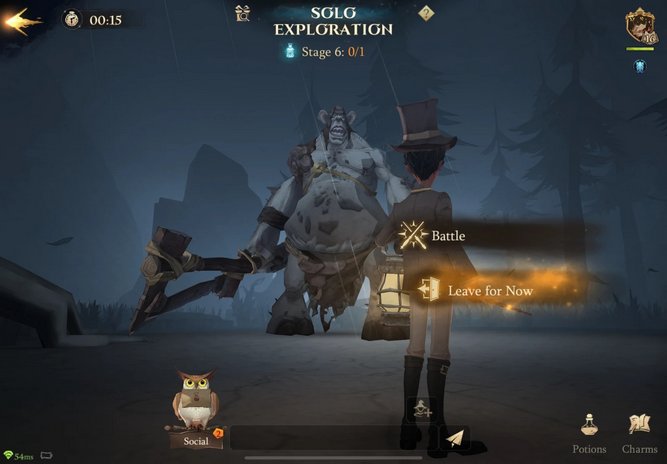Open the Potions menu

pyautogui.click(x=589, y=431)
